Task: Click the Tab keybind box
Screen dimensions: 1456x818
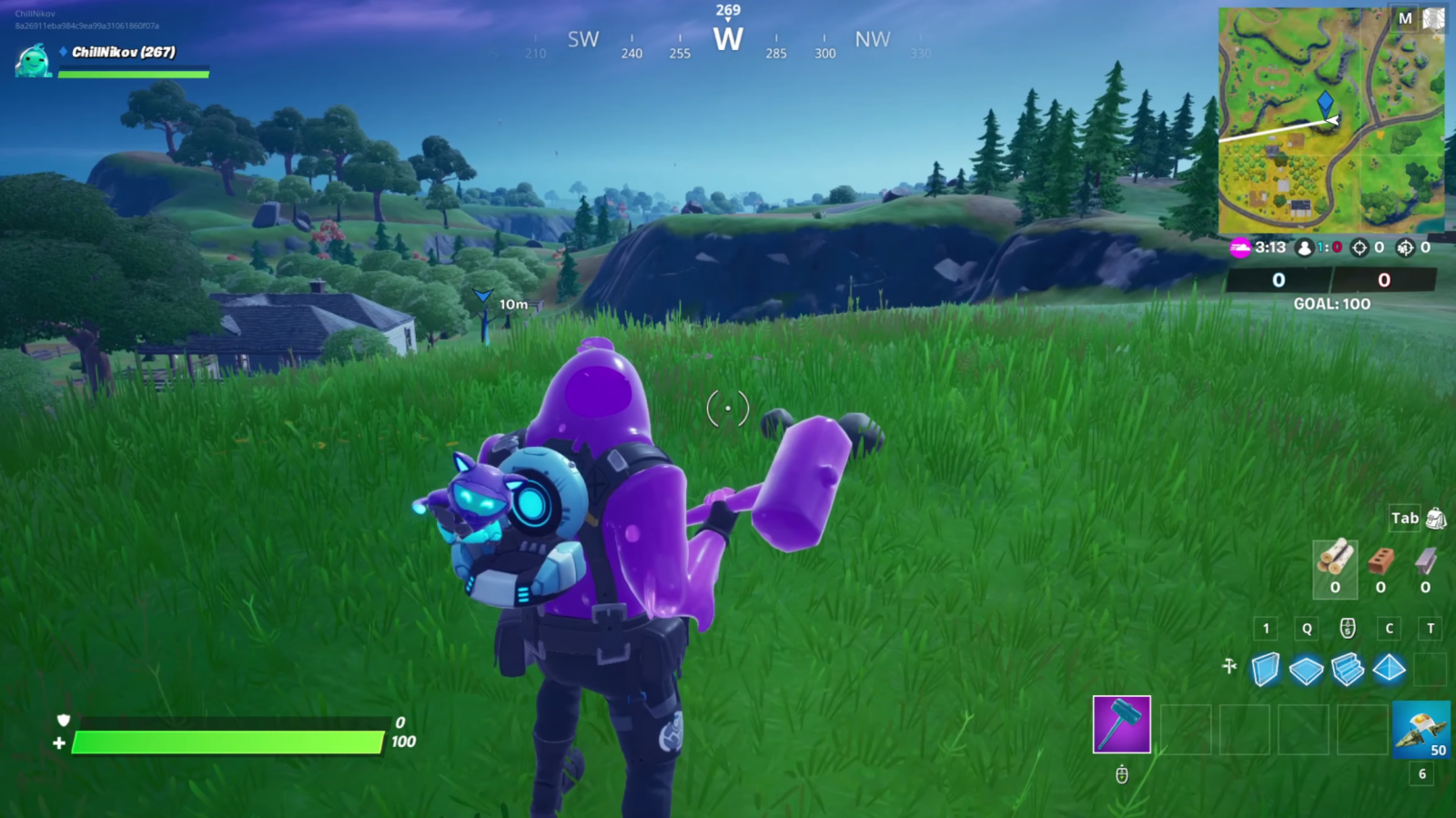Action: (x=1405, y=517)
